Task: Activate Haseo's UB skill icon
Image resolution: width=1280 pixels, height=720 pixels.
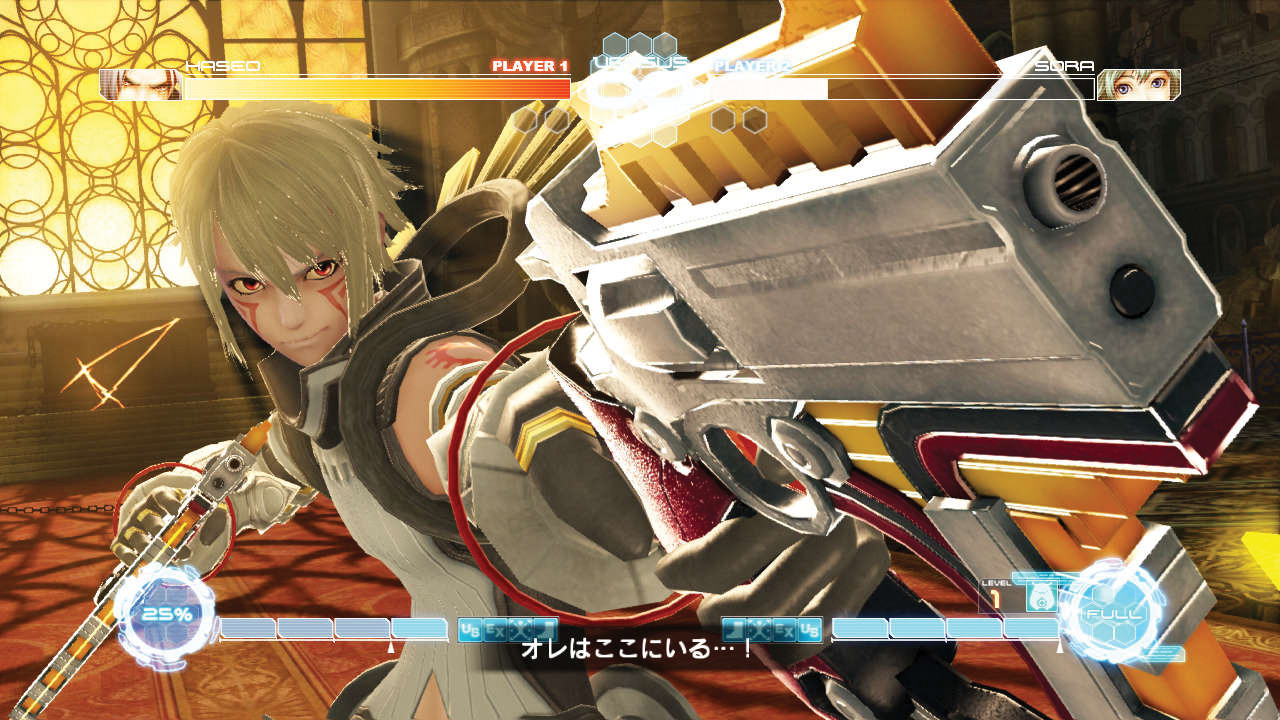Action: point(469,629)
